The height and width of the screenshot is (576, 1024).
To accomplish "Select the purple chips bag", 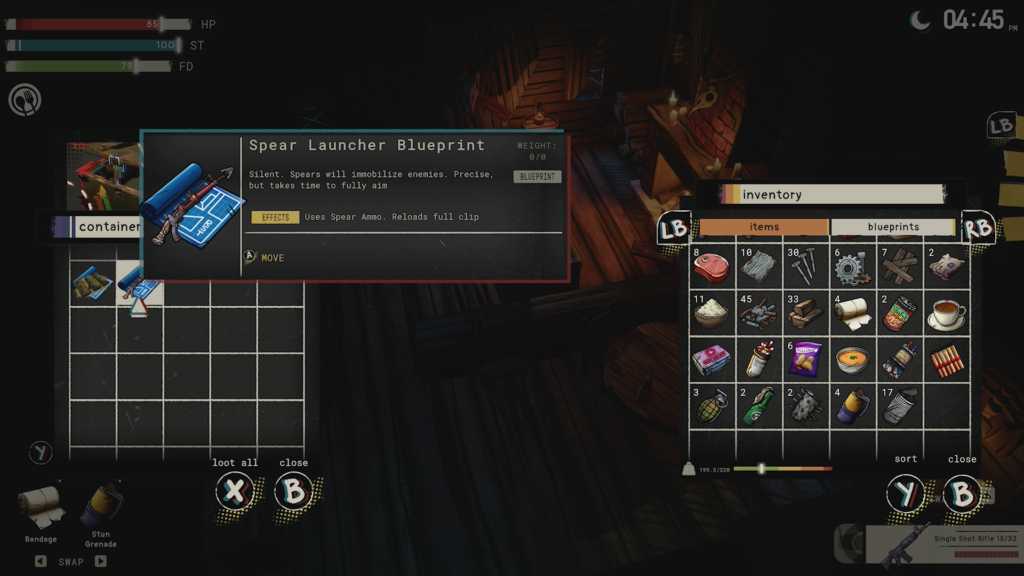I will [x=805, y=359].
